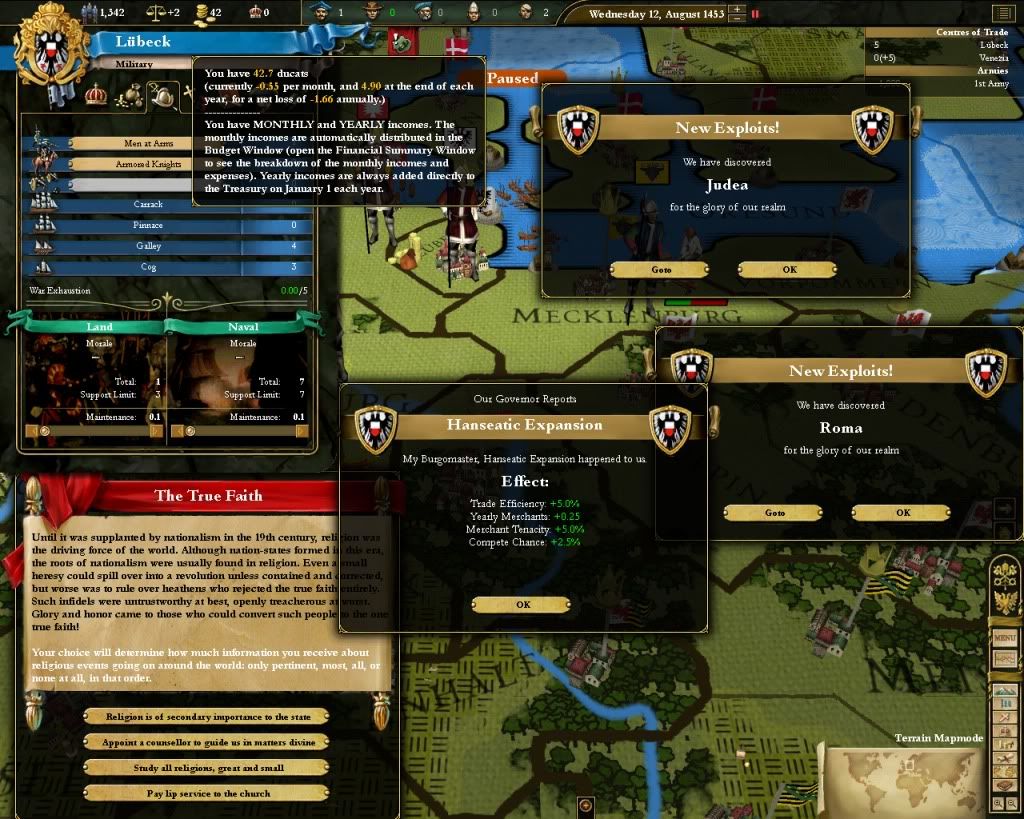This screenshot has height=819, width=1024.
Task: Open the crown court tab
Action: click(x=96, y=95)
